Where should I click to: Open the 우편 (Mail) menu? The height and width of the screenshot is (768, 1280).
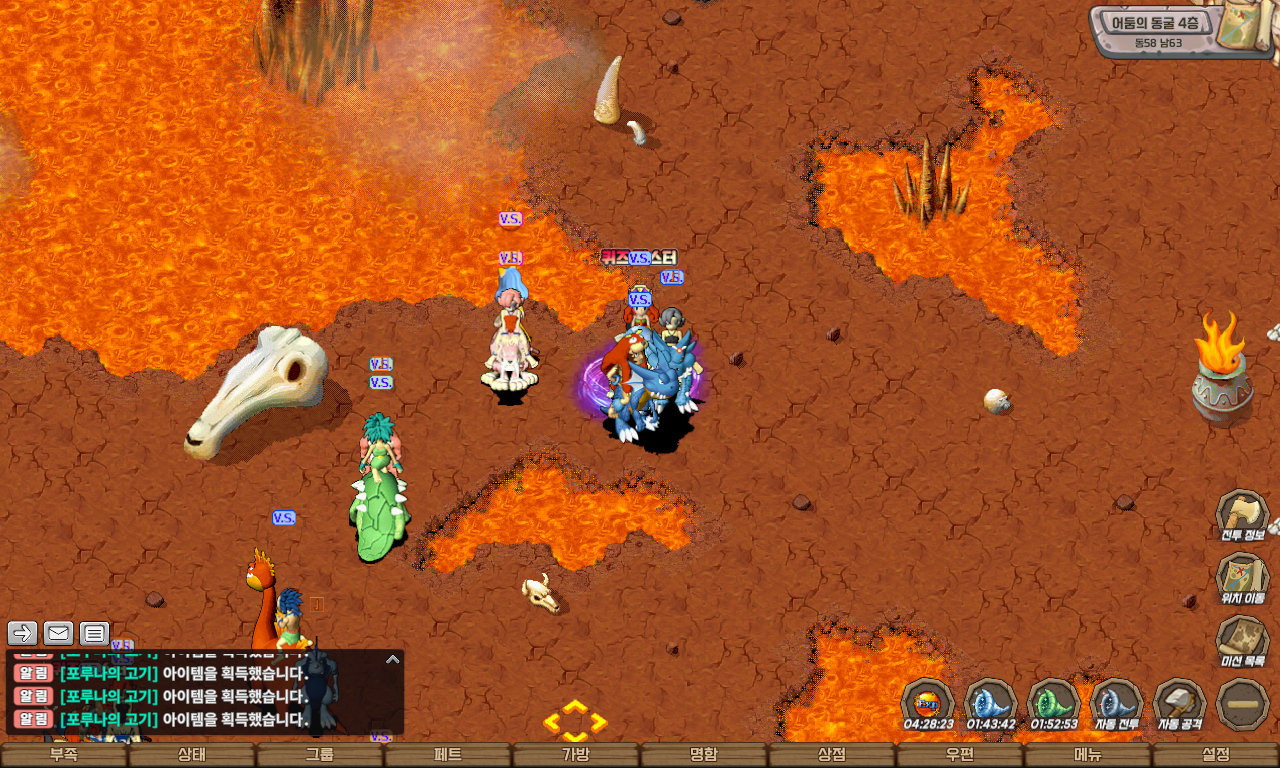959,755
